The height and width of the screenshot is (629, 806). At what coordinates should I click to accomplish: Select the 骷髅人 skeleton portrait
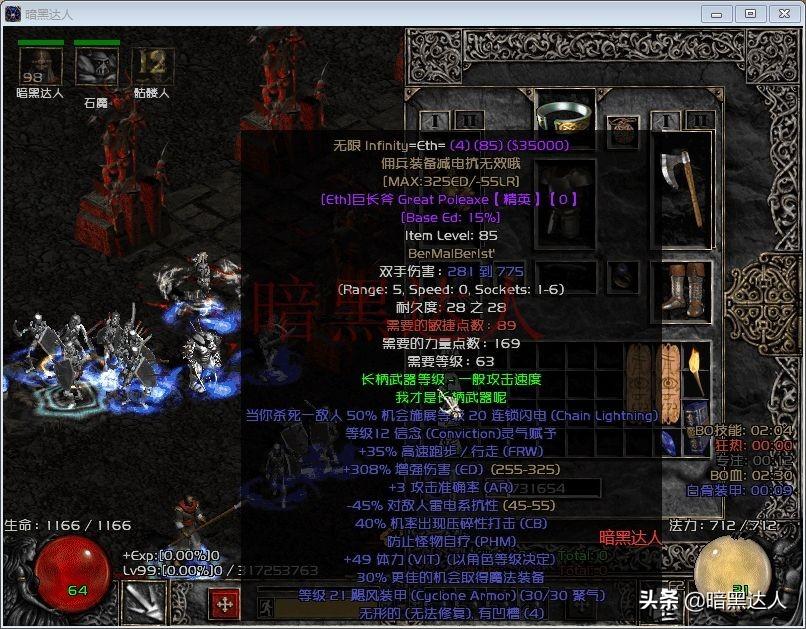tap(152, 66)
